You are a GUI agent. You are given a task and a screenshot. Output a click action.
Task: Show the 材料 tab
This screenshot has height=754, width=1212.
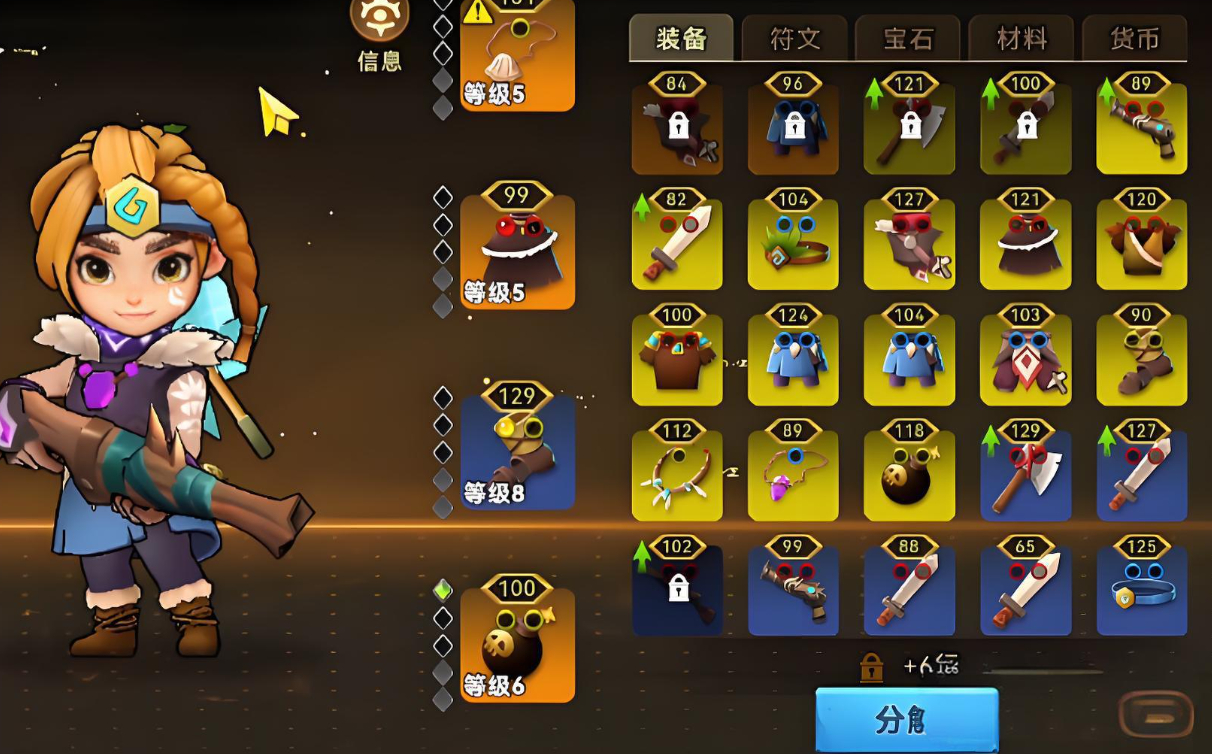point(1022,39)
